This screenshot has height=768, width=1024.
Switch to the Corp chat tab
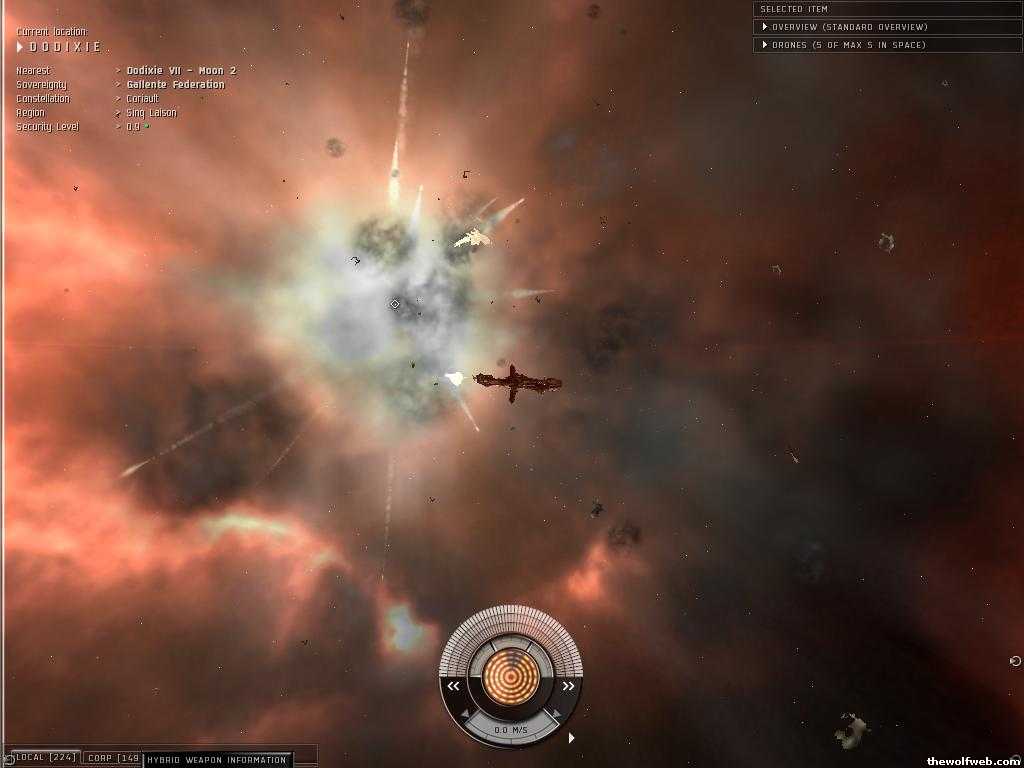[112, 758]
